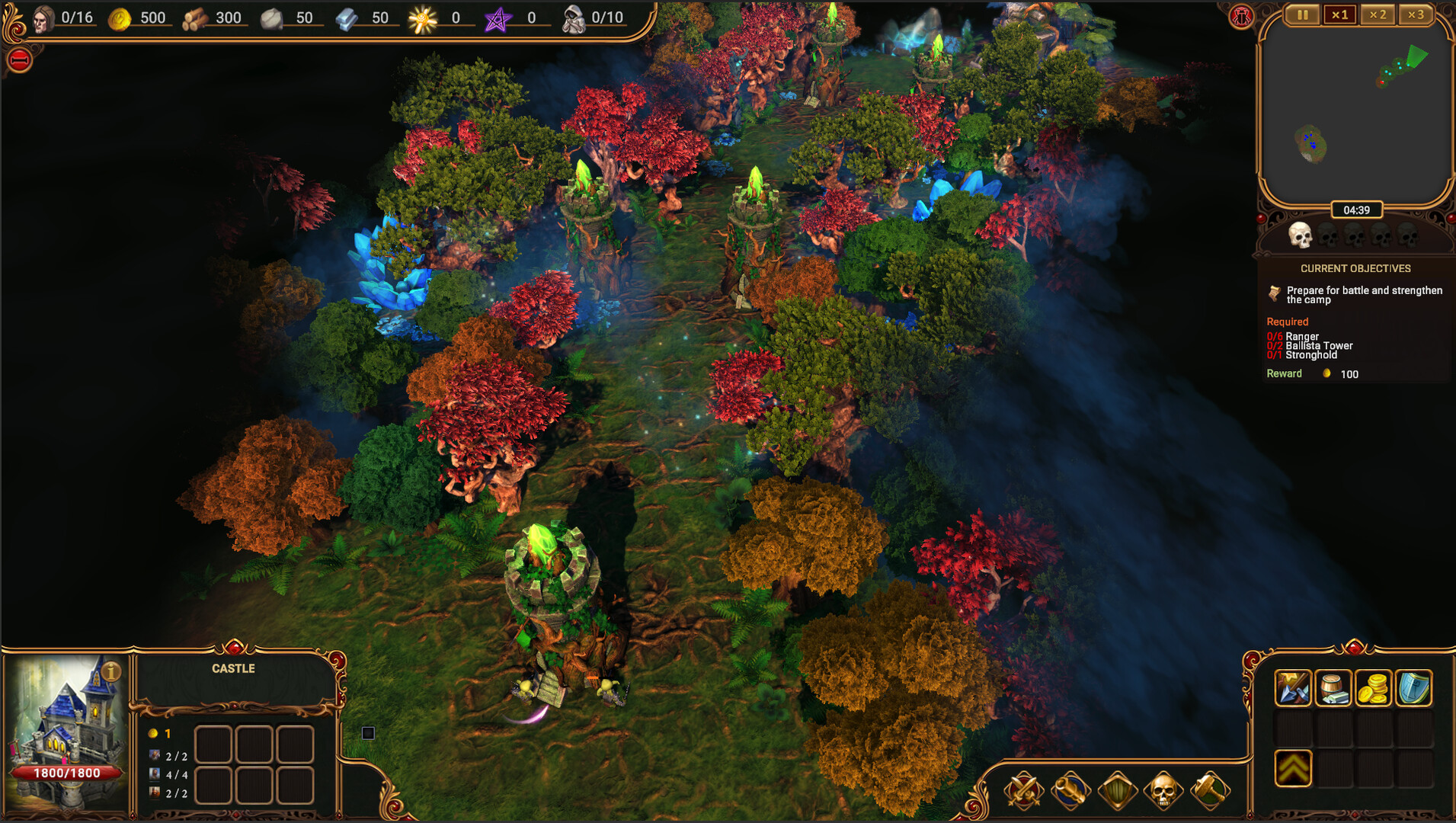This screenshot has width=1456, height=823.
Task: Select the upgrade chevron icon
Action: pyautogui.click(x=1293, y=768)
